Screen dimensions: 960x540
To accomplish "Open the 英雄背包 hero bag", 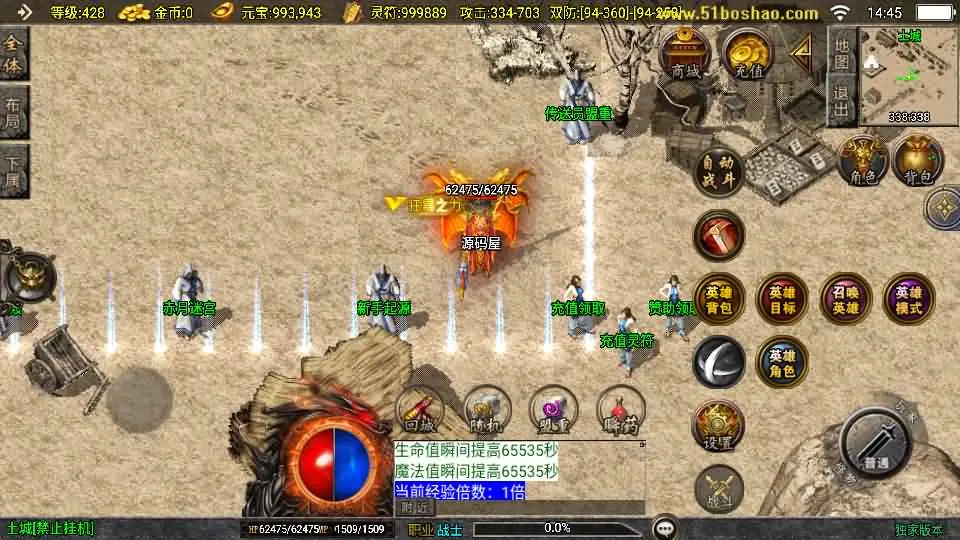I will (x=719, y=299).
